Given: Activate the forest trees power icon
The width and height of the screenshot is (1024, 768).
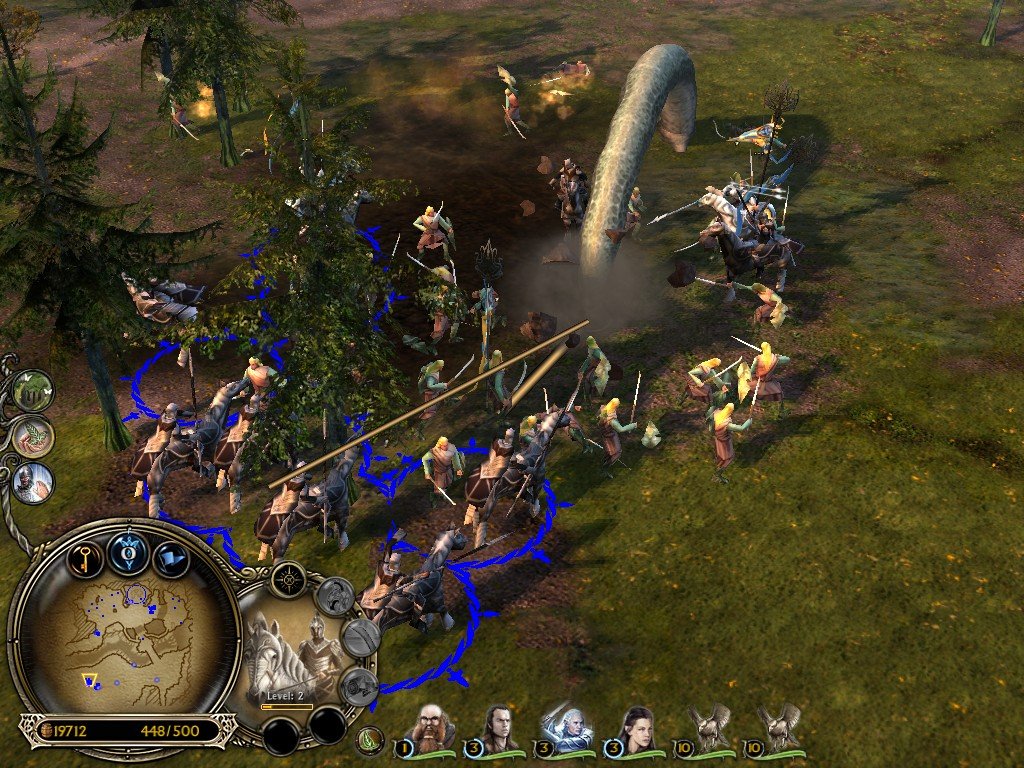Looking at the screenshot, I should coord(33,391).
